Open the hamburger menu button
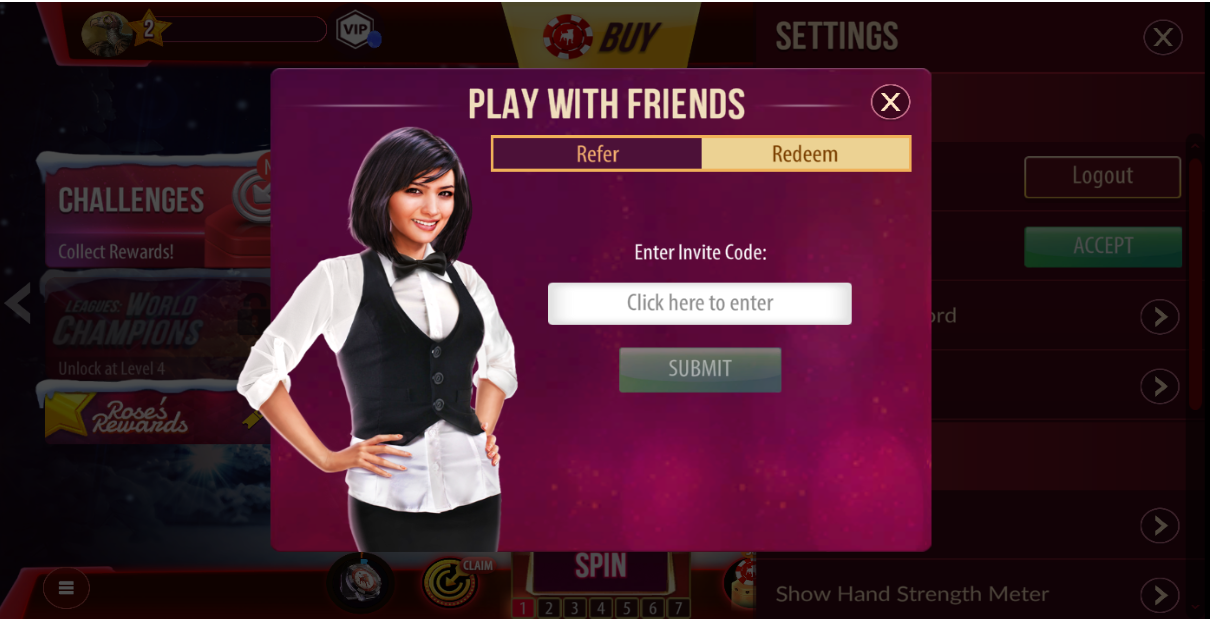The image size is (1210, 619). pyautogui.click(x=66, y=588)
